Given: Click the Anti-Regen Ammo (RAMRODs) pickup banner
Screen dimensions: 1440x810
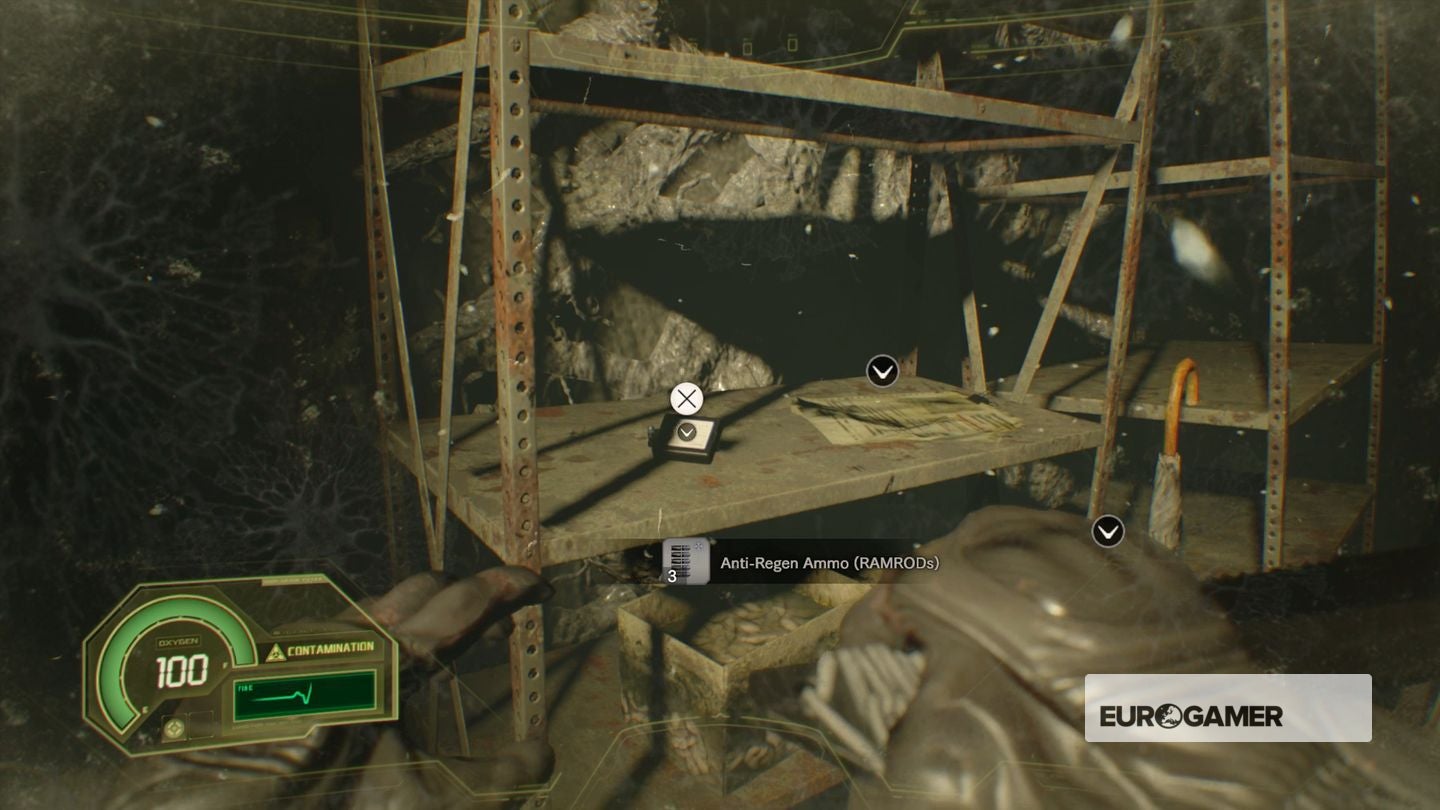Looking at the screenshot, I should (x=828, y=563).
